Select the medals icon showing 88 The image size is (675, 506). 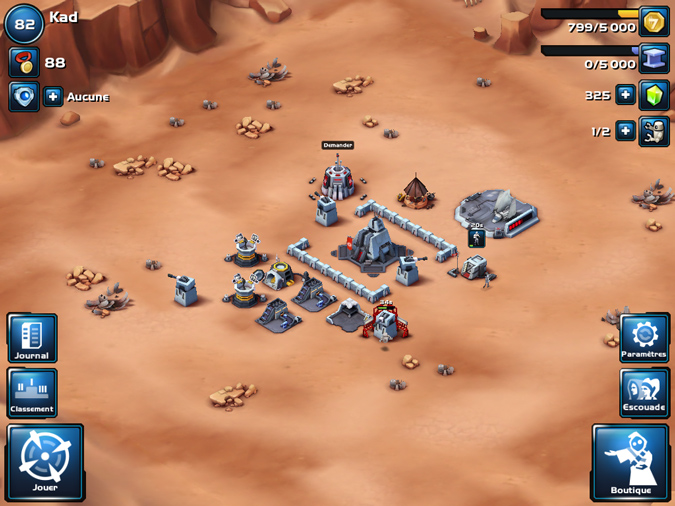(x=24, y=62)
